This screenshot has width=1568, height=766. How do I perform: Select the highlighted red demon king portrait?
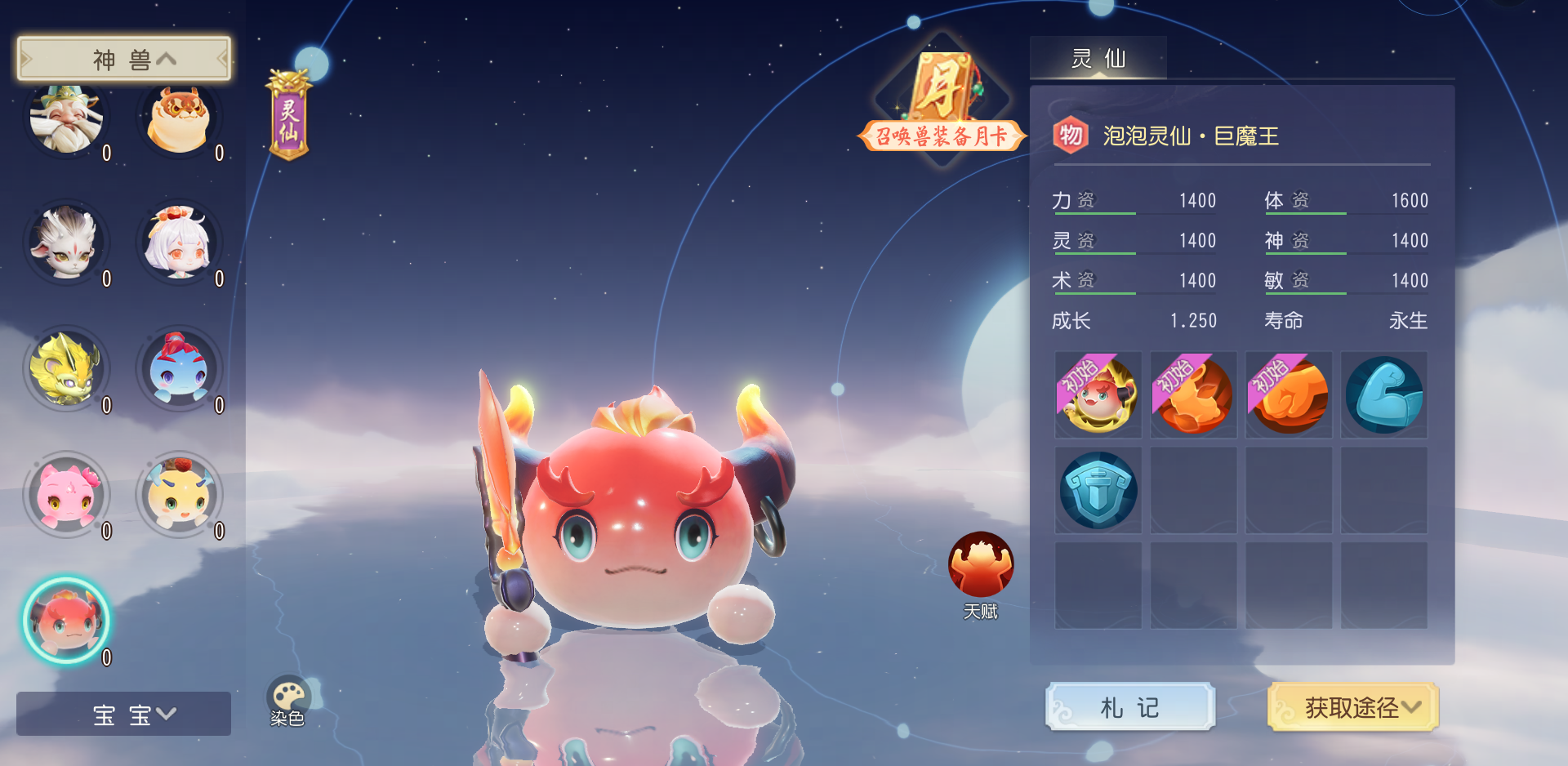[65, 621]
